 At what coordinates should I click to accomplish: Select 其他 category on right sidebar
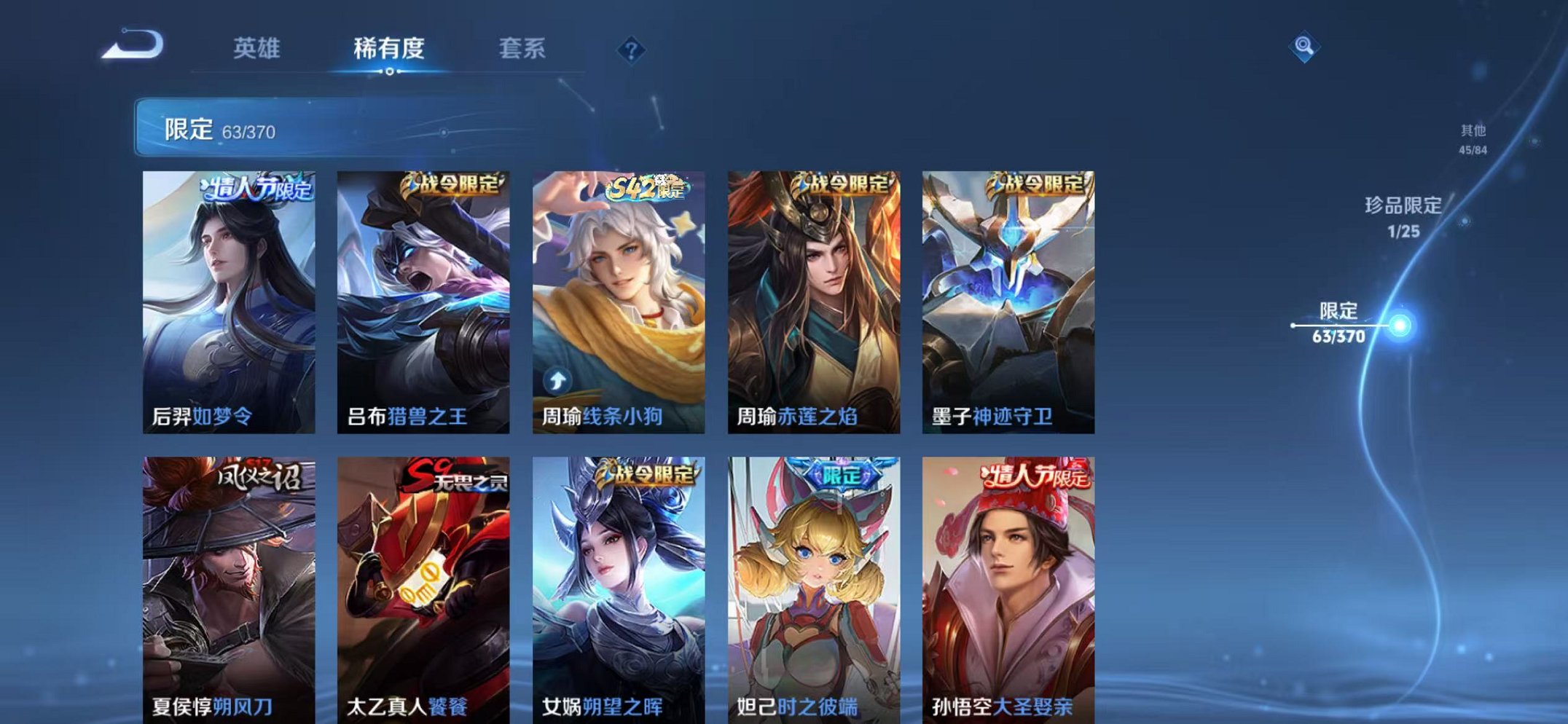point(1473,137)
